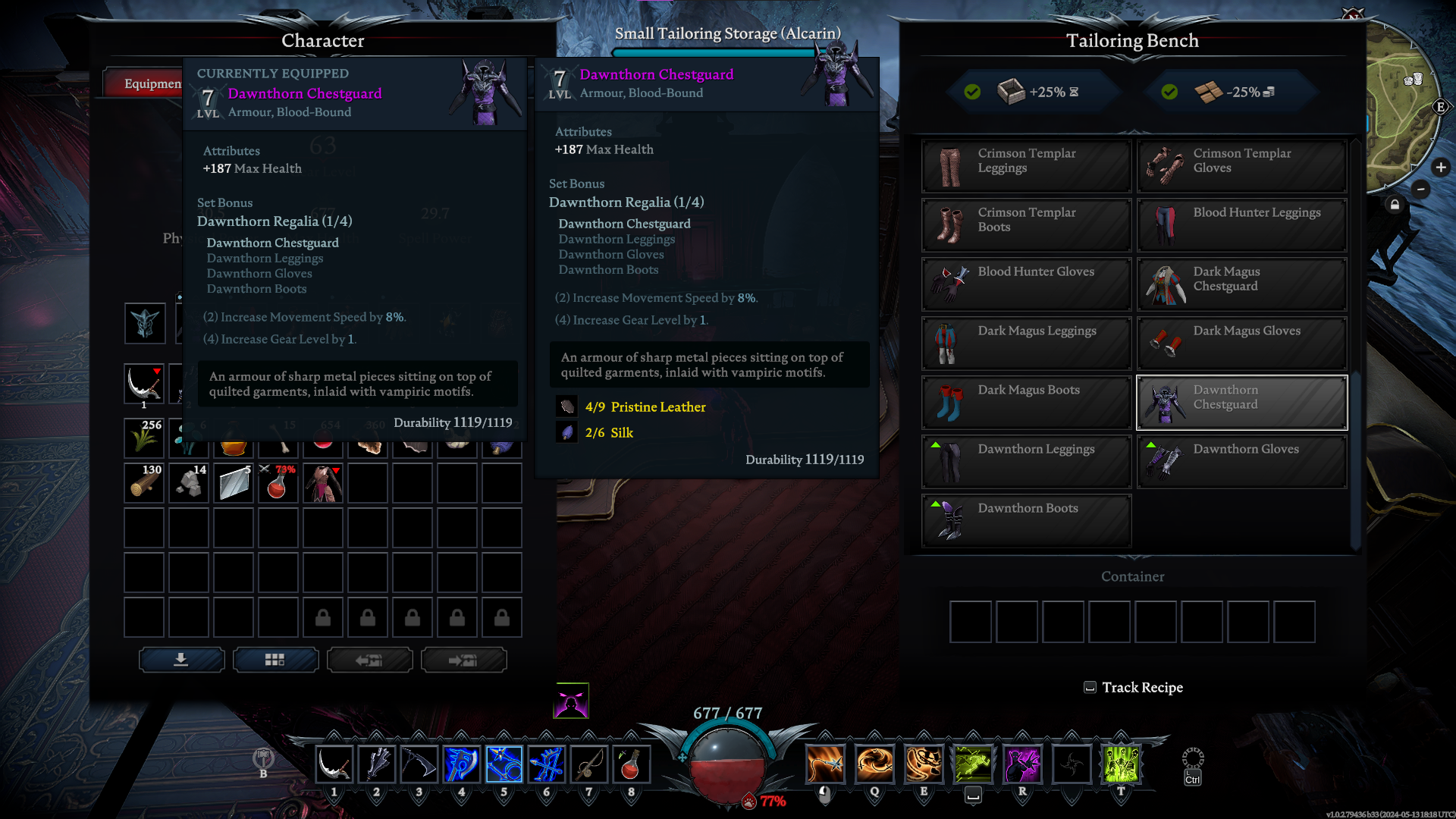This screenshot has height=819, width=1456.
Task: Select the red potion in inventory
Action: pos(278,482)
